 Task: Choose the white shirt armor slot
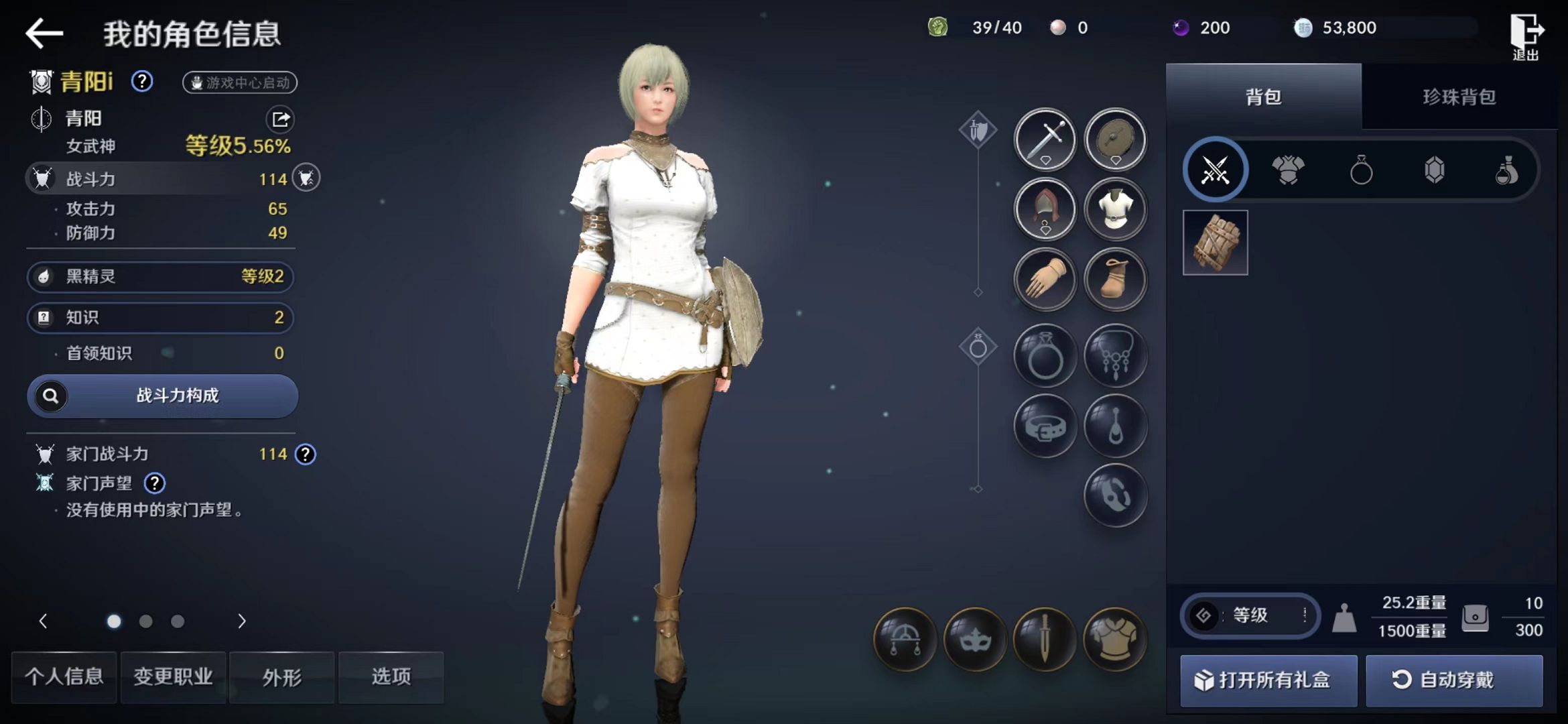[1115, 209]
